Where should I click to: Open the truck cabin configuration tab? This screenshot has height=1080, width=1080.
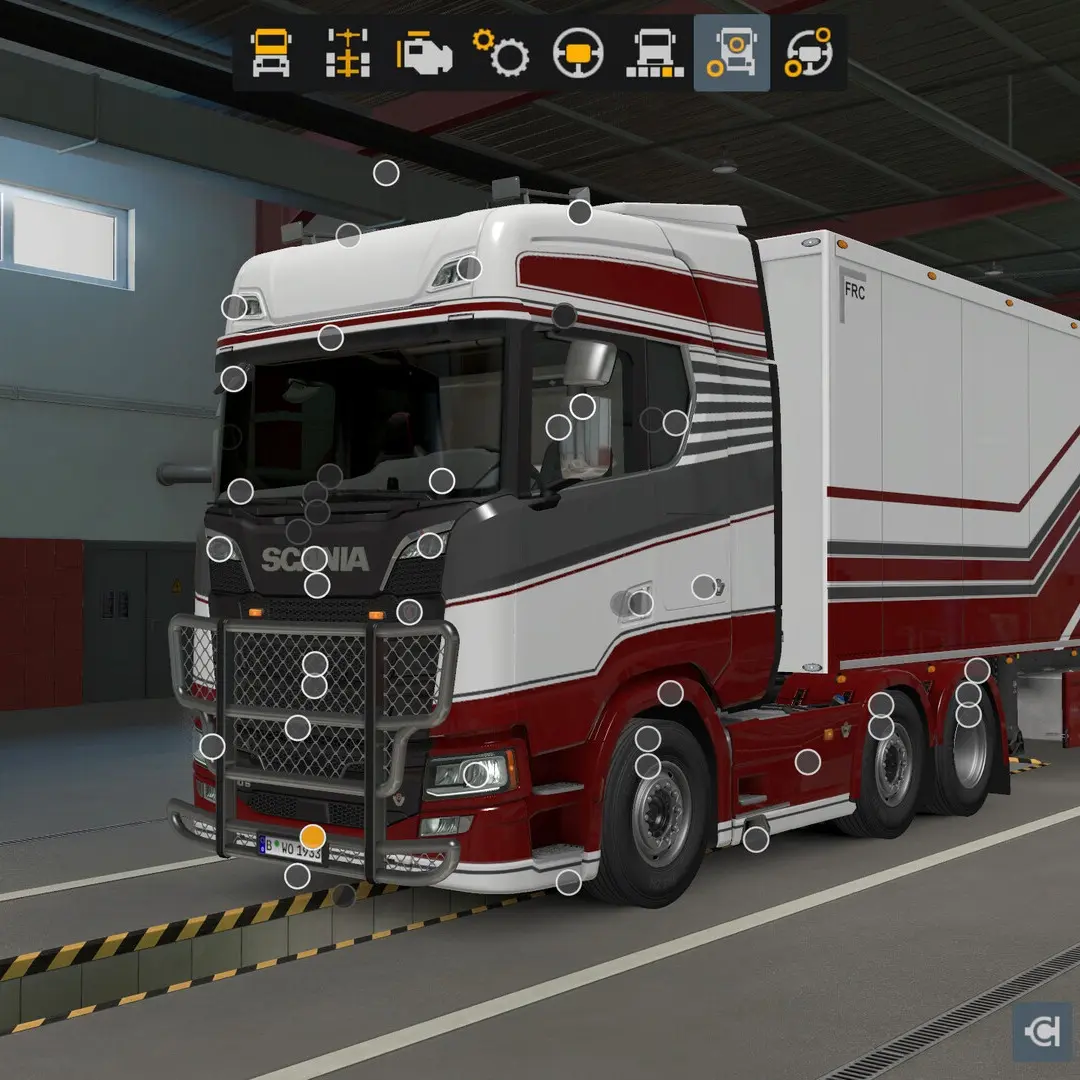[x=271, y=53]
